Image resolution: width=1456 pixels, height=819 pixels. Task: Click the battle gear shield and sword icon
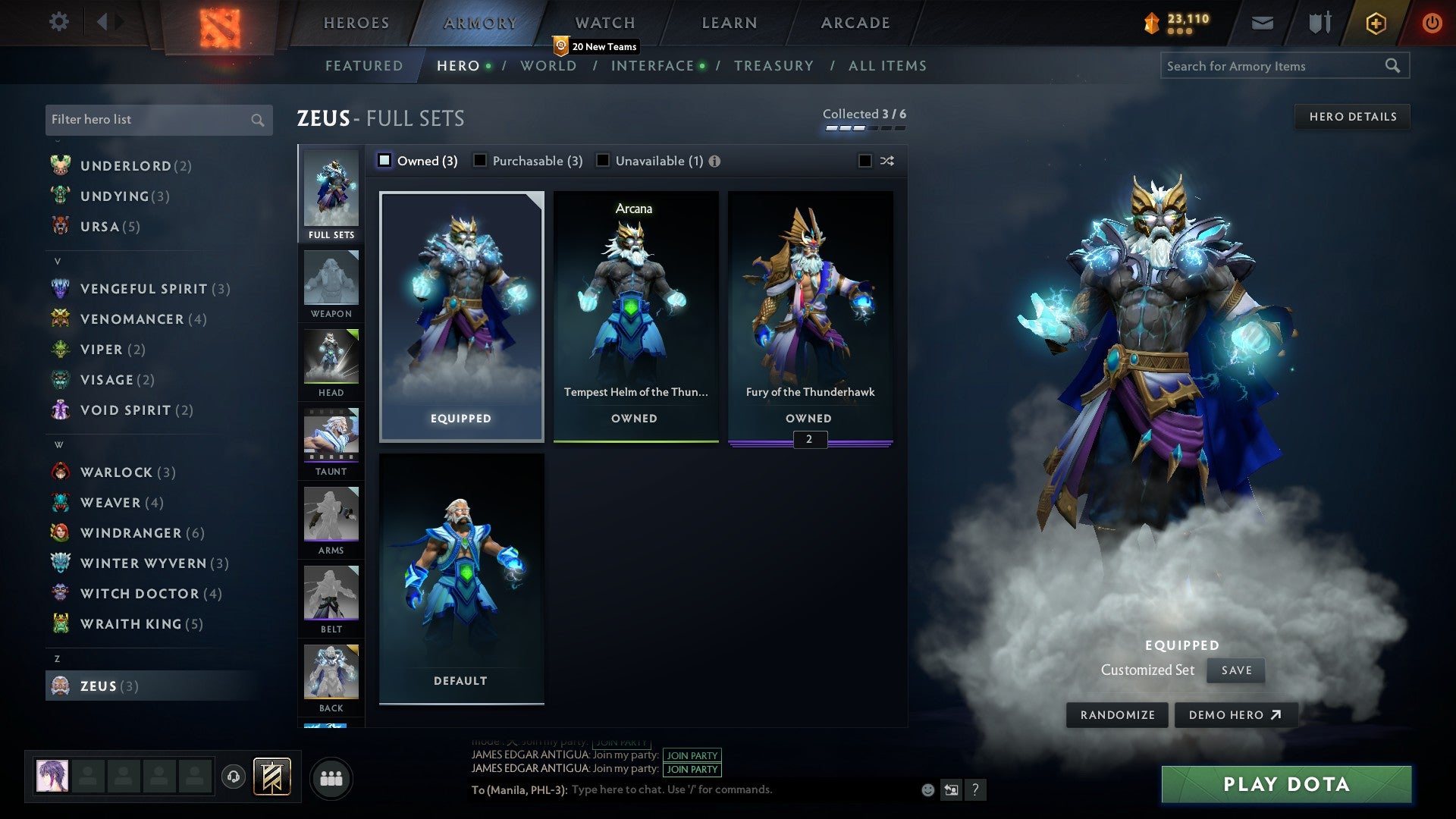[1319, 23]
